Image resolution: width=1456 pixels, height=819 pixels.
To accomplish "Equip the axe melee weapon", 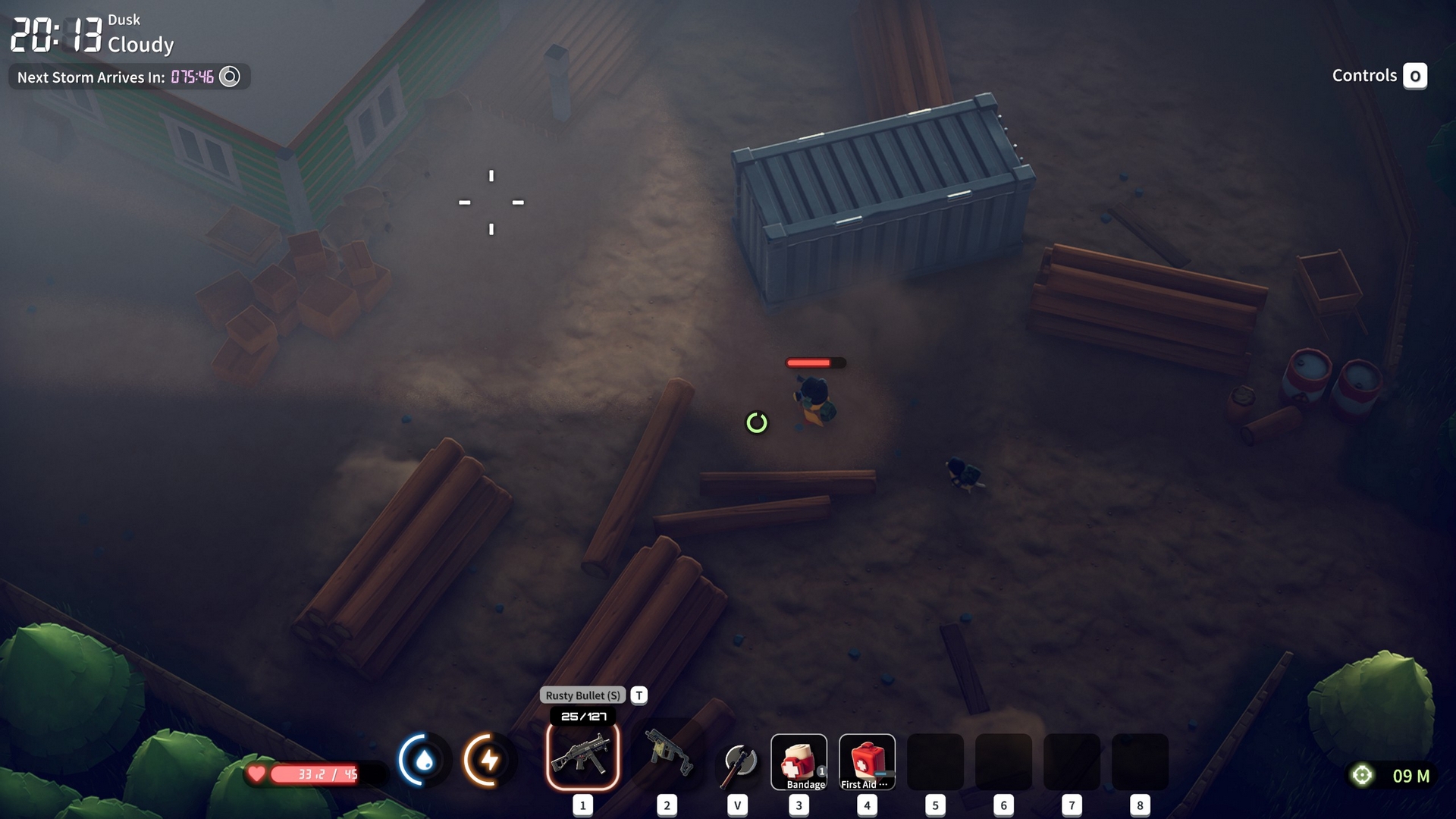I will (x=739, y=761).
